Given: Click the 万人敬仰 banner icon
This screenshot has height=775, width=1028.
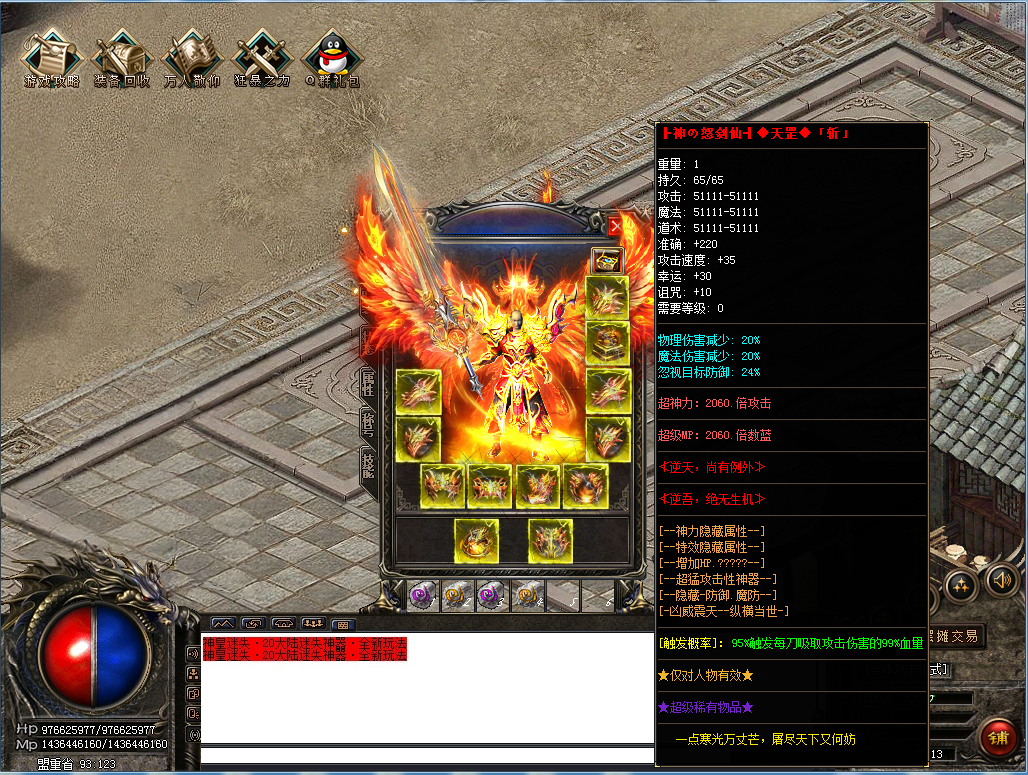Looking at the screenshot, I should pyautogui.click(x=191, y=59).
